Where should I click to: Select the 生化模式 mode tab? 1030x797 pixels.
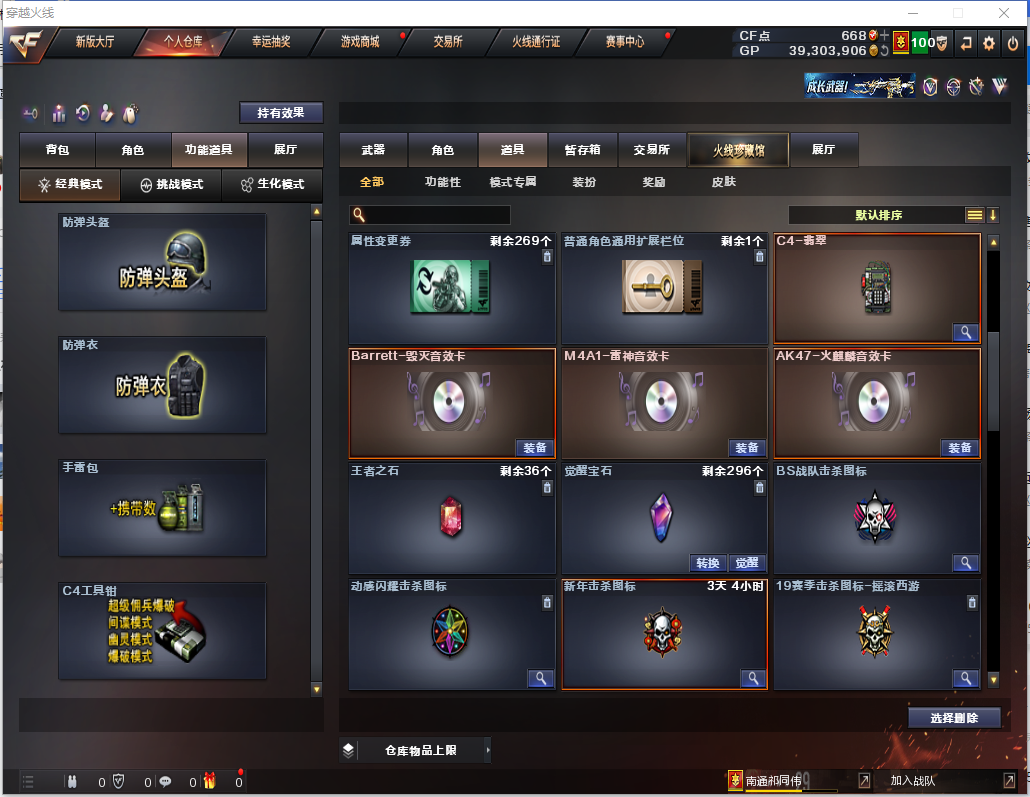click(272, 185)
